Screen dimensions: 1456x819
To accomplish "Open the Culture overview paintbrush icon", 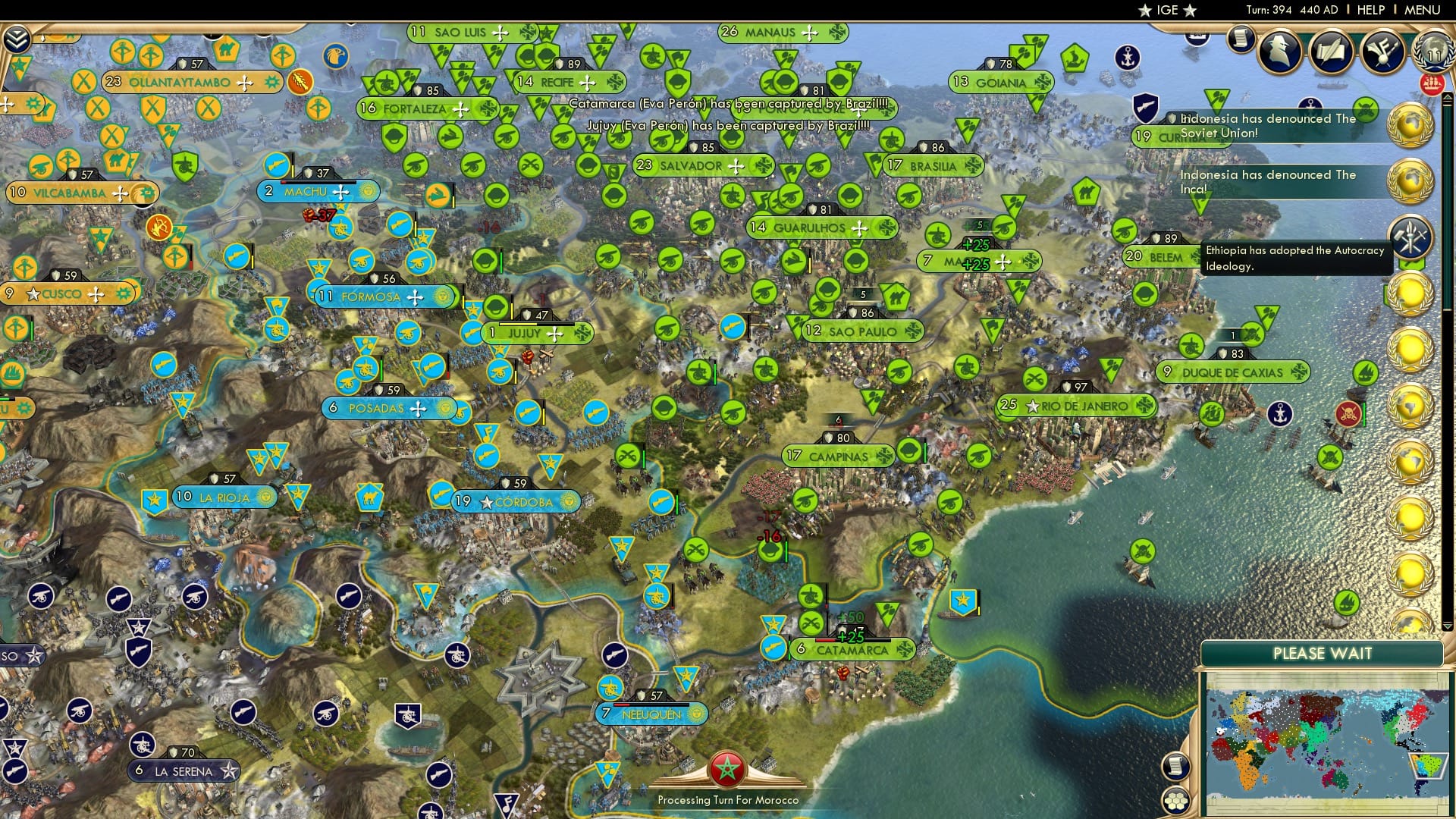I will coord(1382,52).
